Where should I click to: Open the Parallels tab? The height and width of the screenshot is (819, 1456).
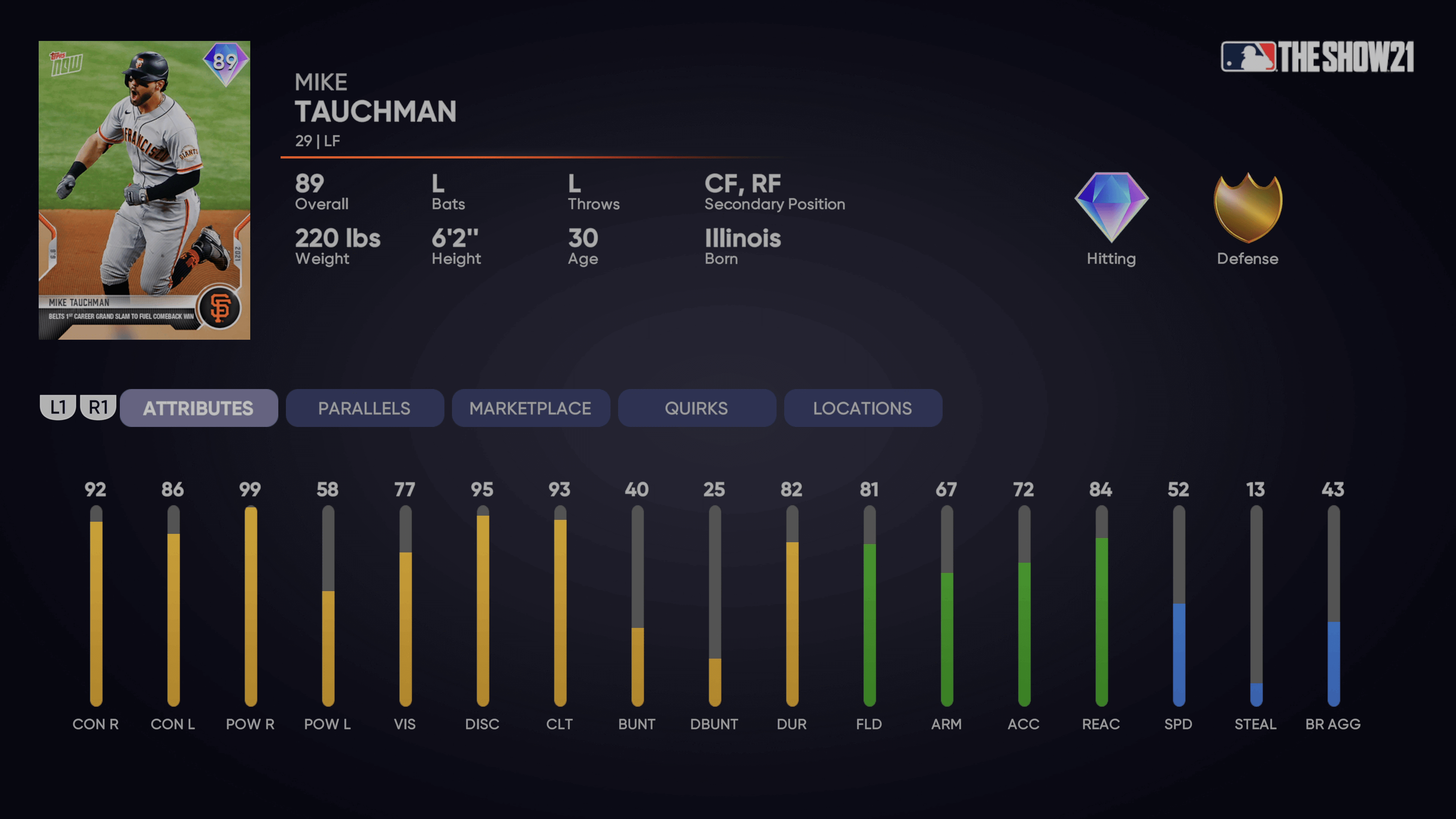[x=364, y=408]
